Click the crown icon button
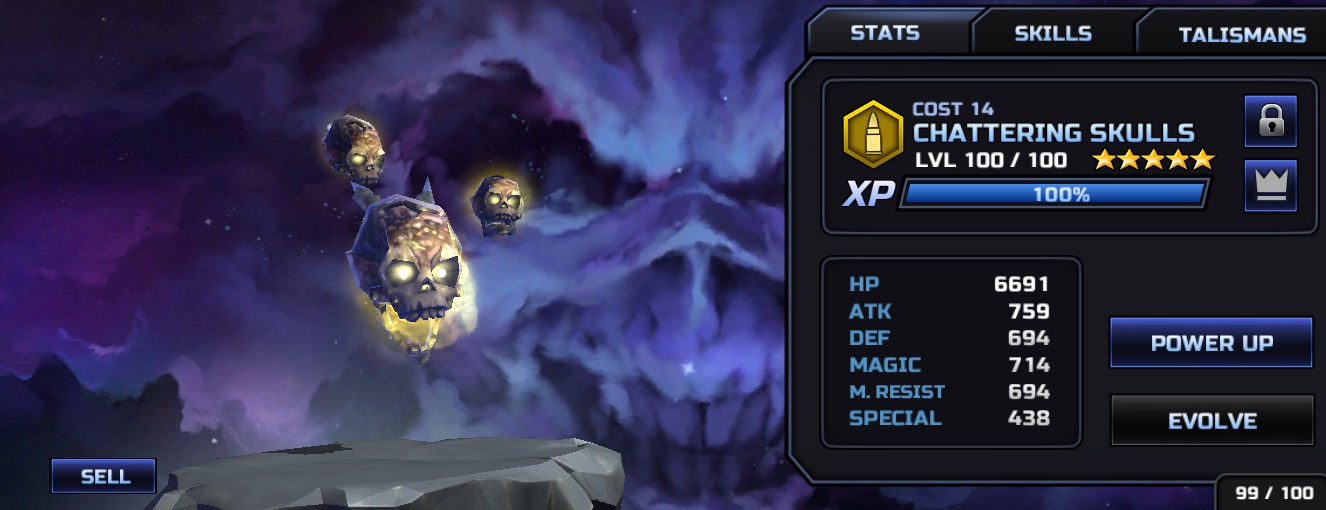This screenshot has height=510, width=1326. (1270, 185)
